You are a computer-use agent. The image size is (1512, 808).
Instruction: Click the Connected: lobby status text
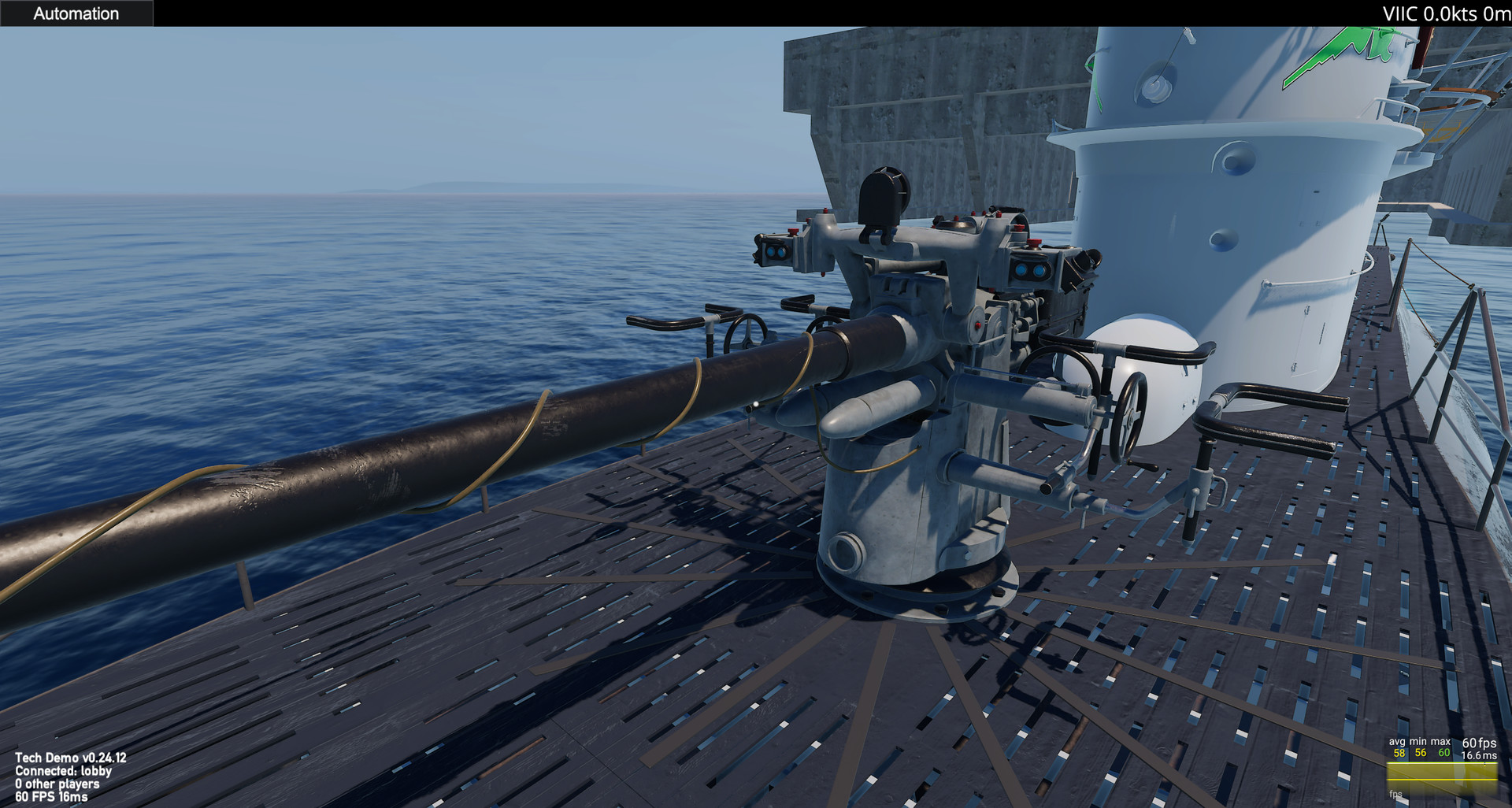(x=65, y=771)
